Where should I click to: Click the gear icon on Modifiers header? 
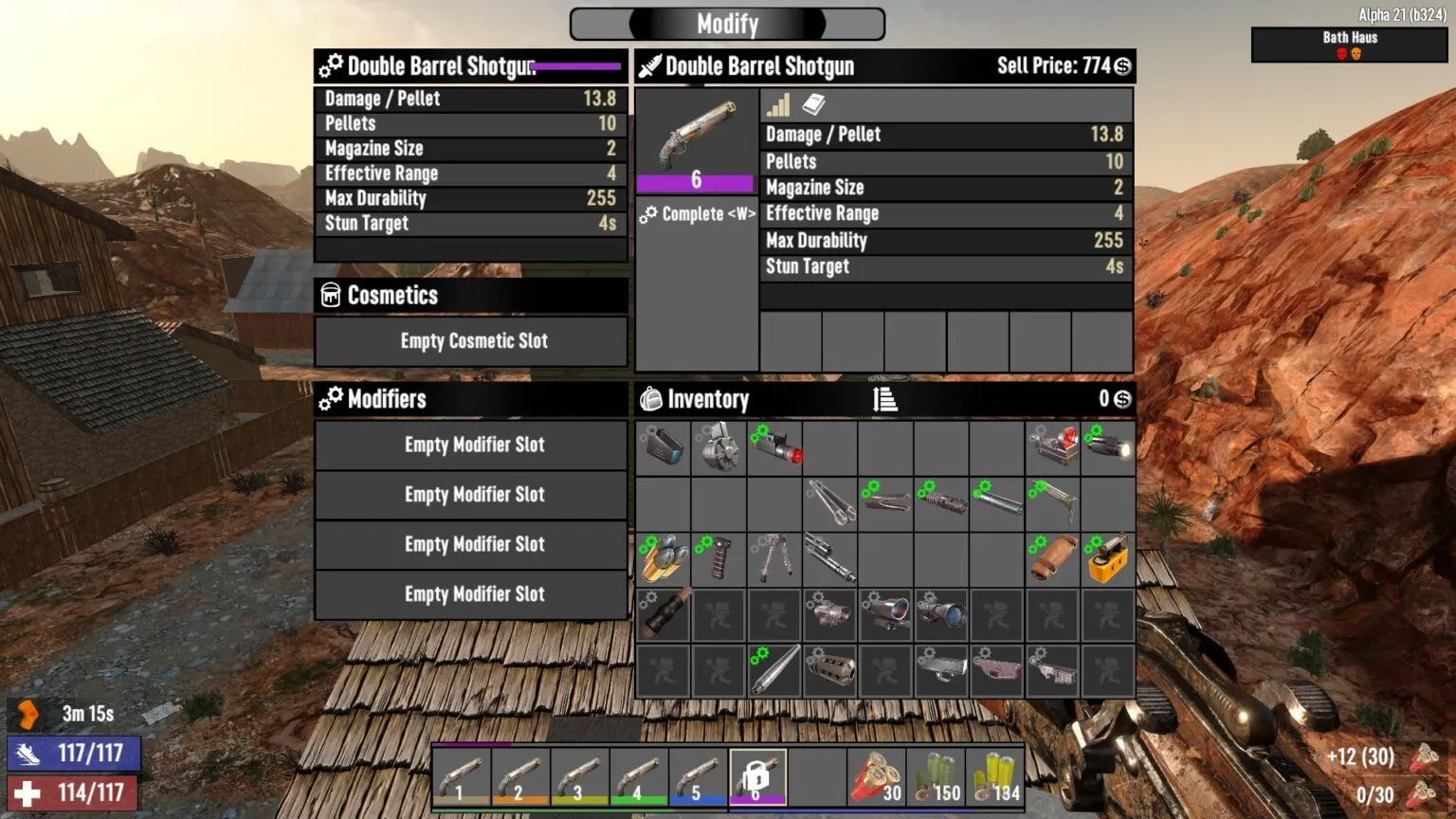click(330, 399)
